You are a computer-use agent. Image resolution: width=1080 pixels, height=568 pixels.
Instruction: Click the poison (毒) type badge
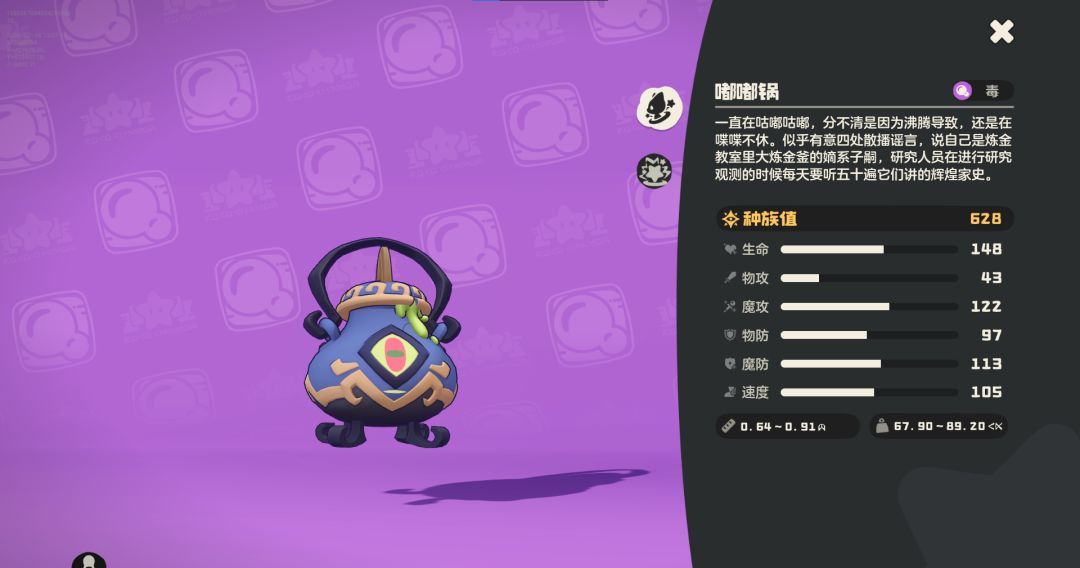pos(981,91)
